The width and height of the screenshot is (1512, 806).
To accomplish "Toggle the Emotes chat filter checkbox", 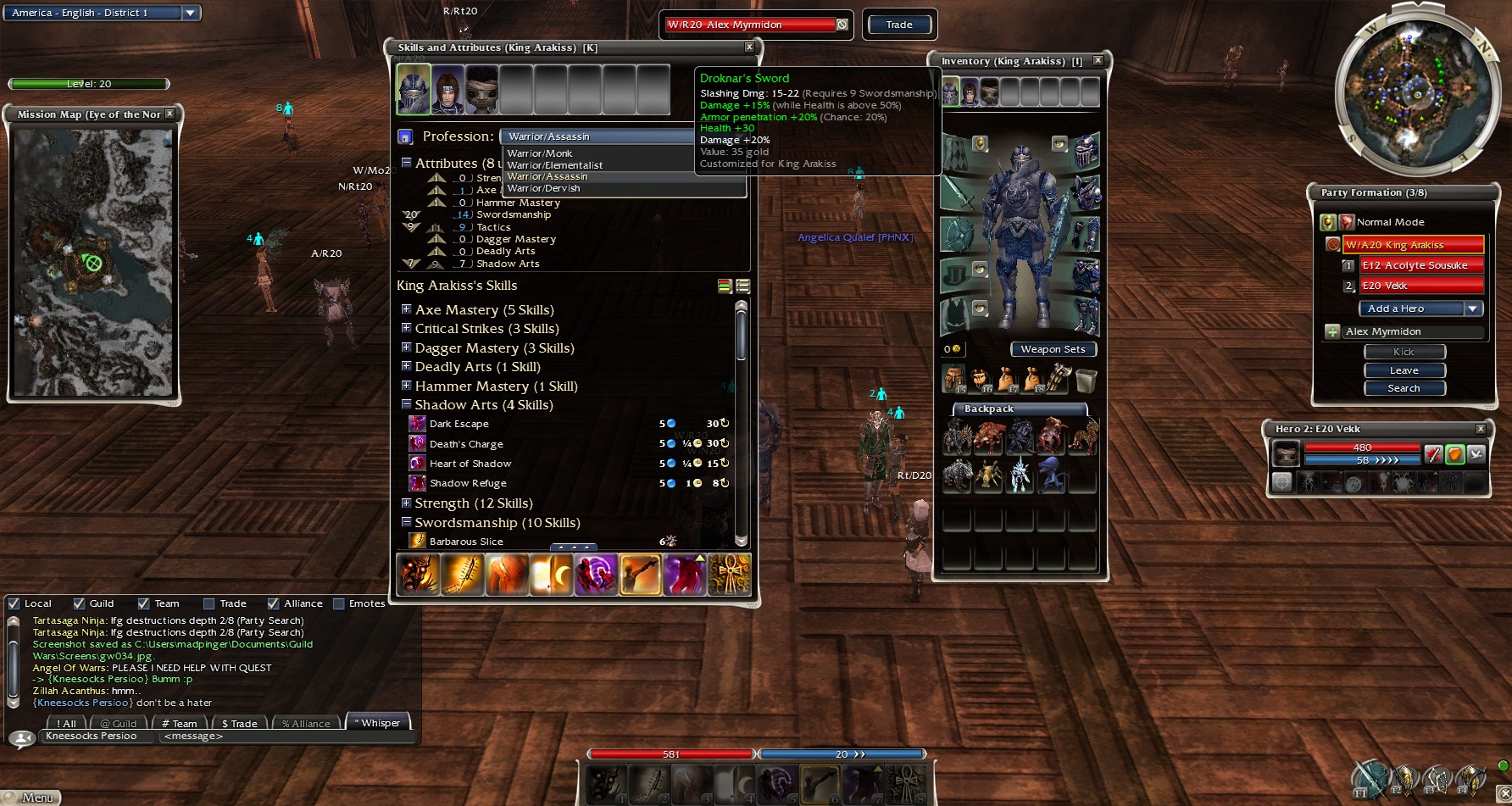I will click(339, 603).
